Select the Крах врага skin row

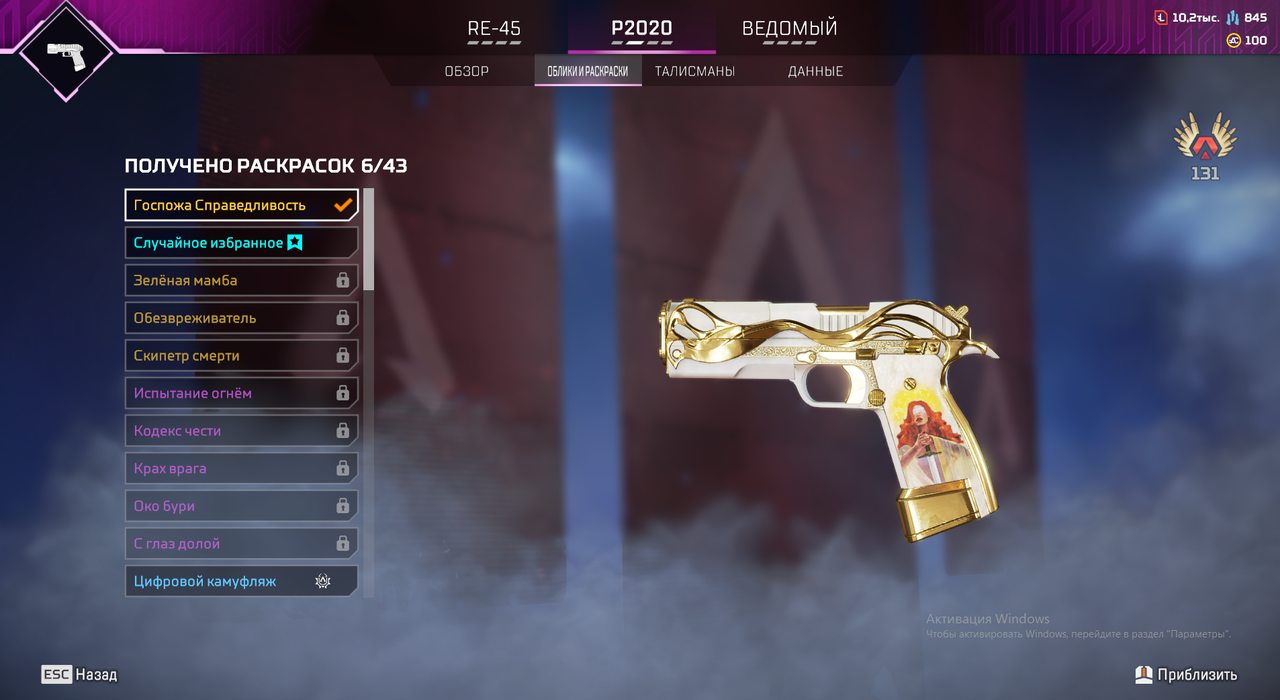[241, 468]
